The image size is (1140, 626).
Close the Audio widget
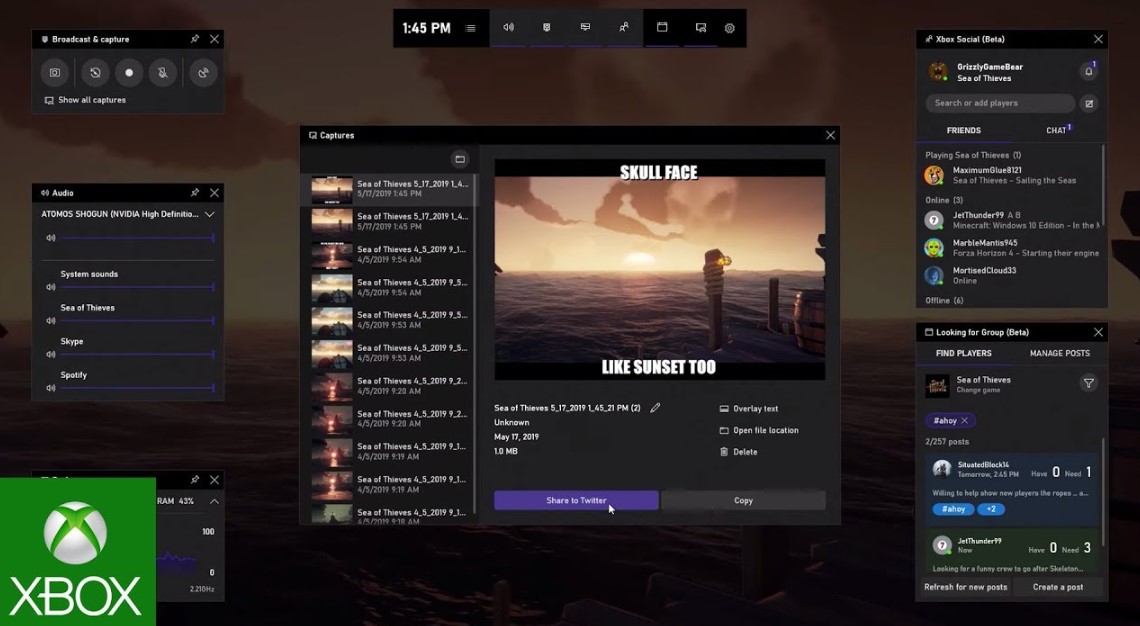pos(215,192)
